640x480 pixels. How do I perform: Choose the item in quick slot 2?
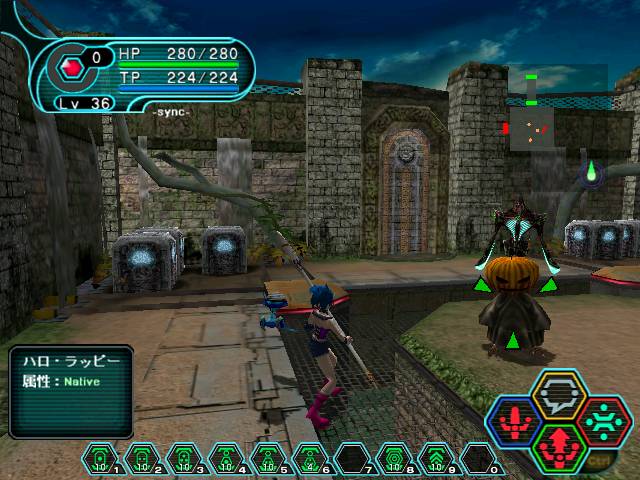tap(142, 459)
